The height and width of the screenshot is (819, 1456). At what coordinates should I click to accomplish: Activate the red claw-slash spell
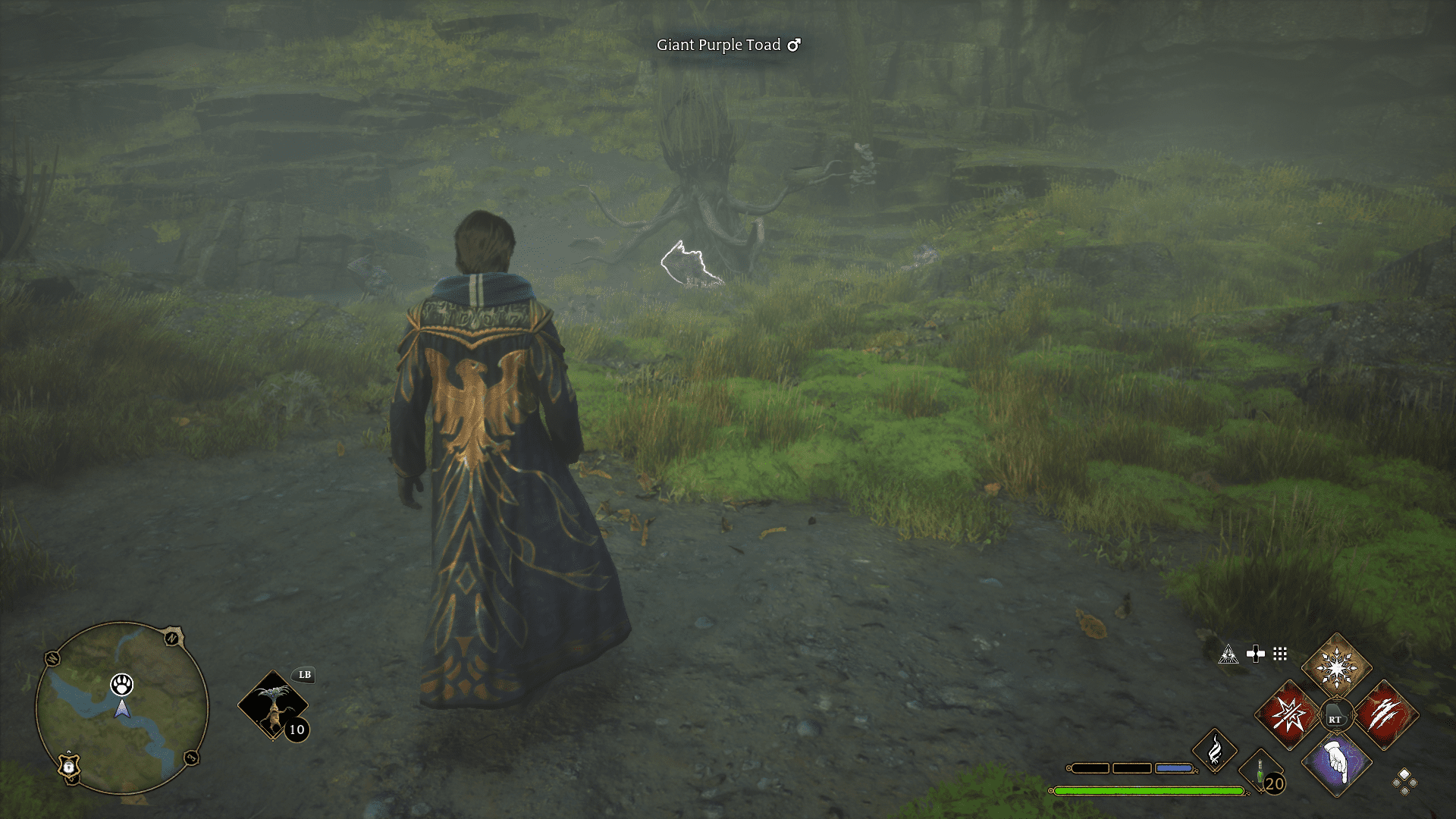tap(1385, 714)
